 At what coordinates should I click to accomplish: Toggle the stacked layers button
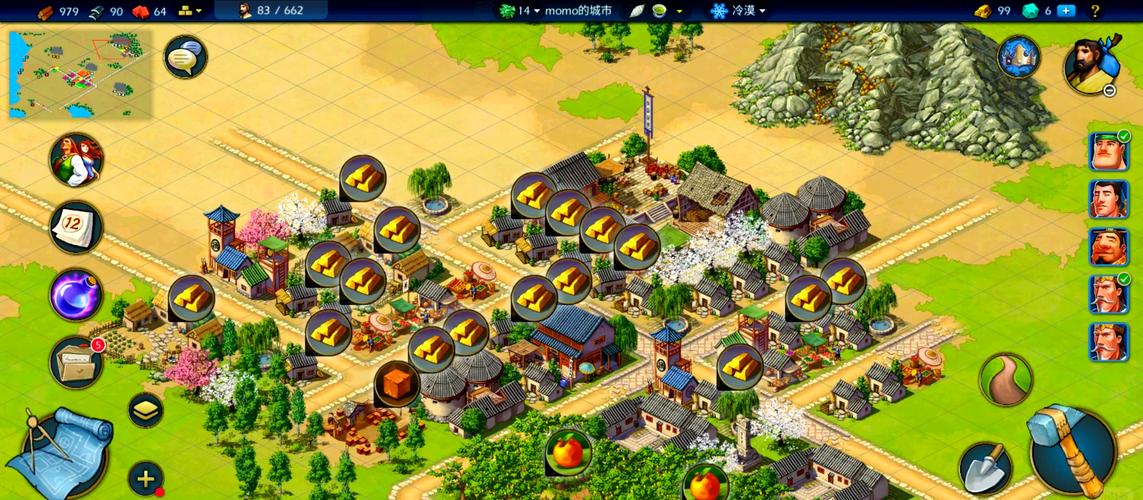click(x=146, y=409)
